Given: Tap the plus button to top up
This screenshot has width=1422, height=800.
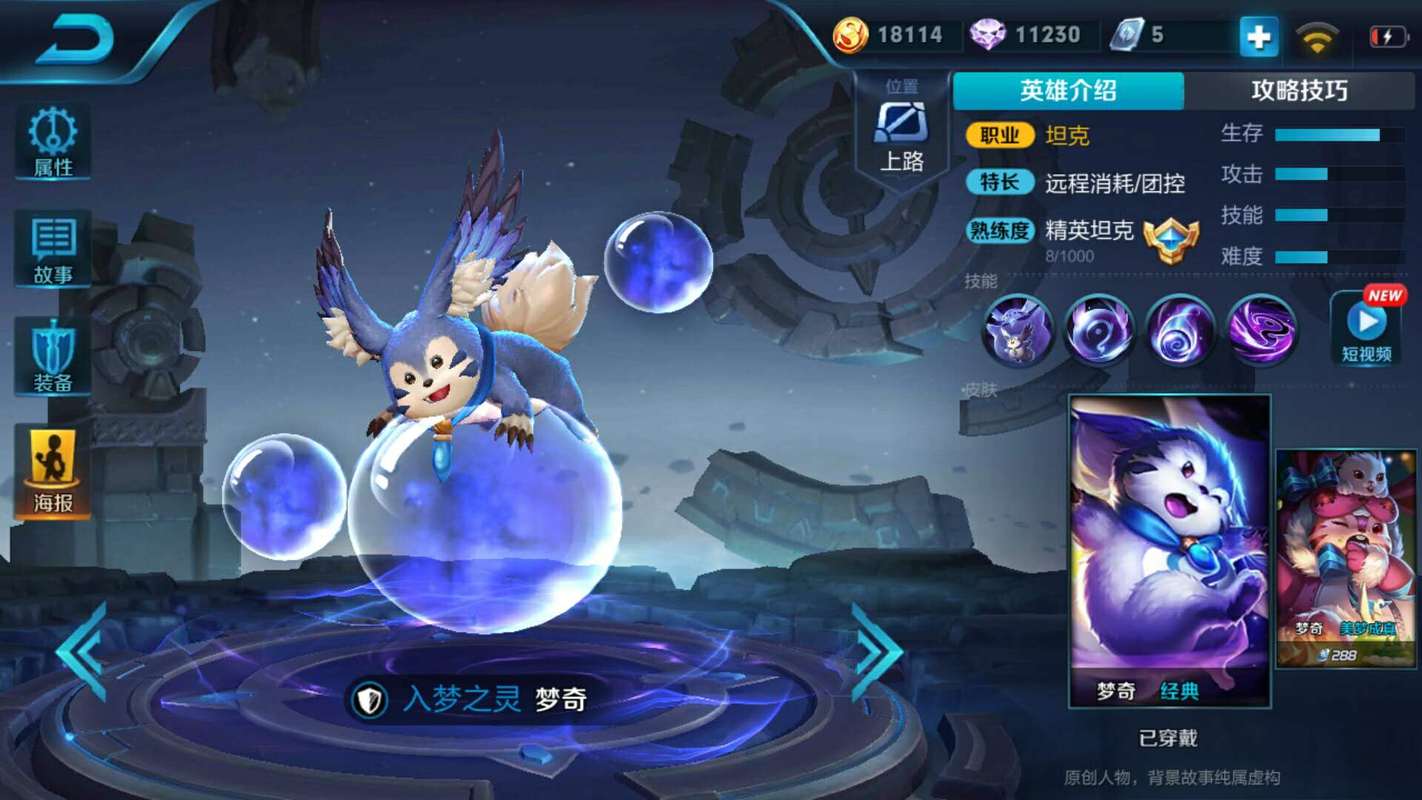Looking at the screenshot, I should [x=1259, y=37].
